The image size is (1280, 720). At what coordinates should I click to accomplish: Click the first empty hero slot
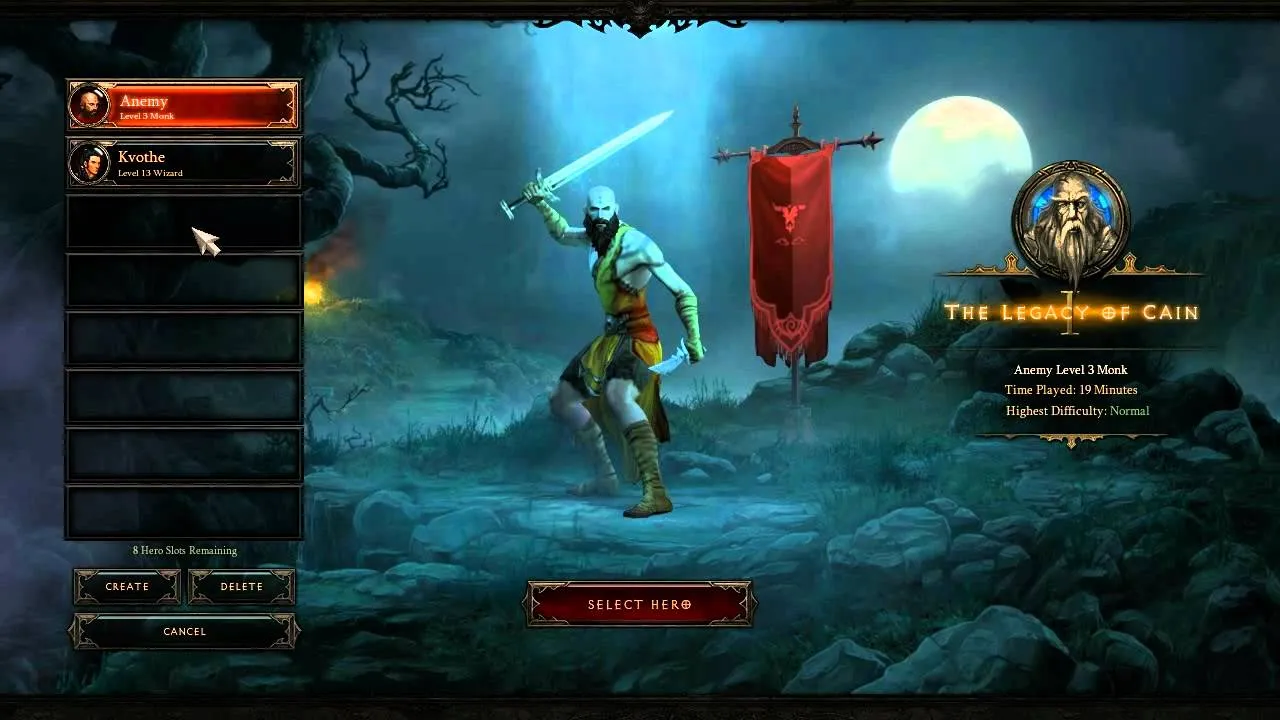pyautogui.click(x=183, y=222)
